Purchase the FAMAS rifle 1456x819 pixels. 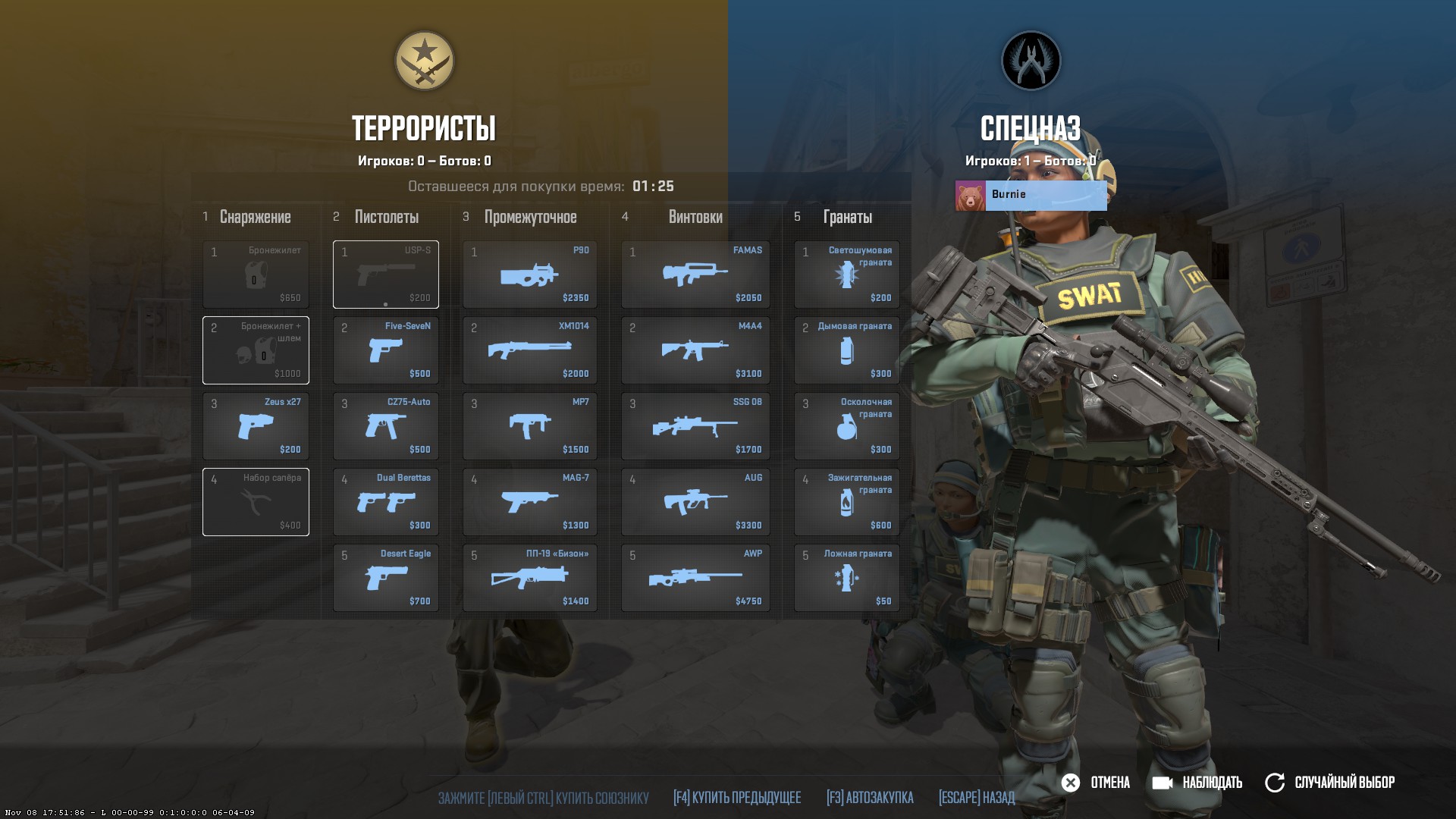[x=695, y=275]
